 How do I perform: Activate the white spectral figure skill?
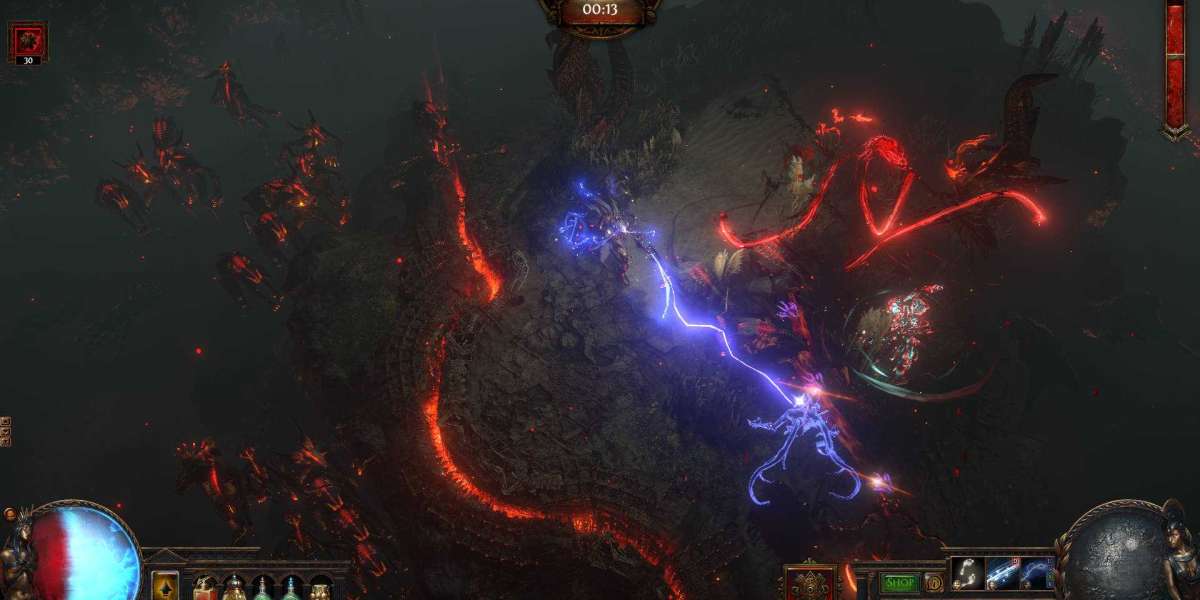pos(966,574)
